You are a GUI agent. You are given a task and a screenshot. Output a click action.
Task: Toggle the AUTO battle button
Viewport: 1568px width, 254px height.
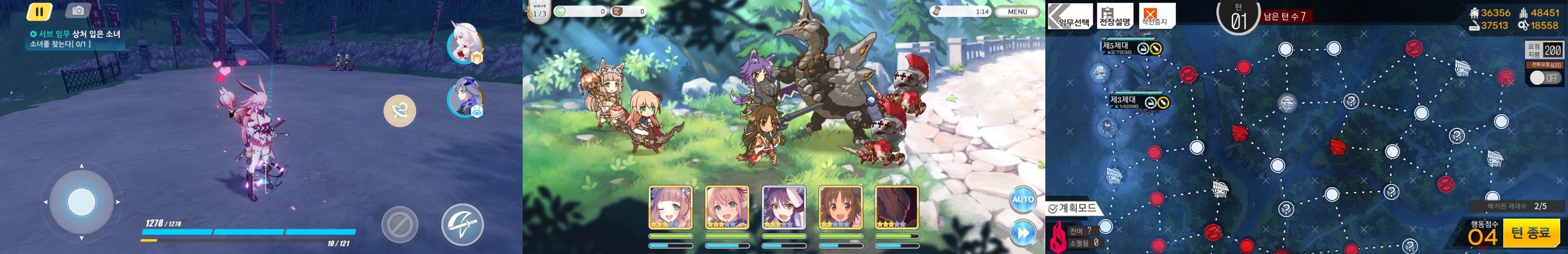point(1022,199)
